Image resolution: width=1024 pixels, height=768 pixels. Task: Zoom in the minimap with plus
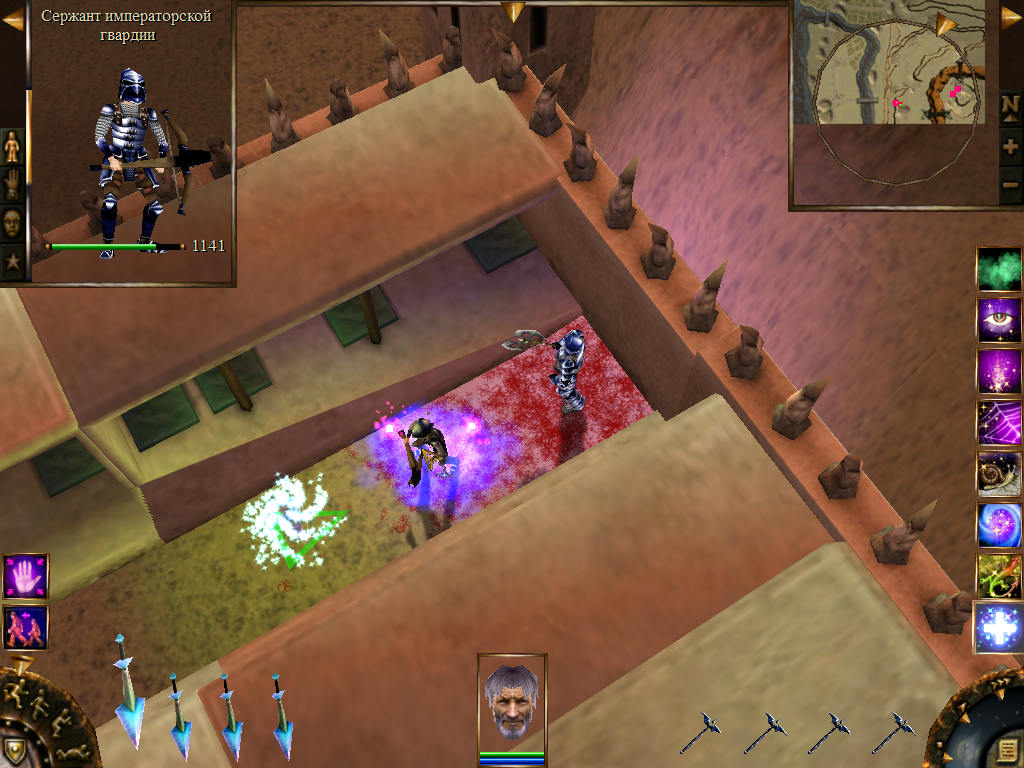(1010, 146)
